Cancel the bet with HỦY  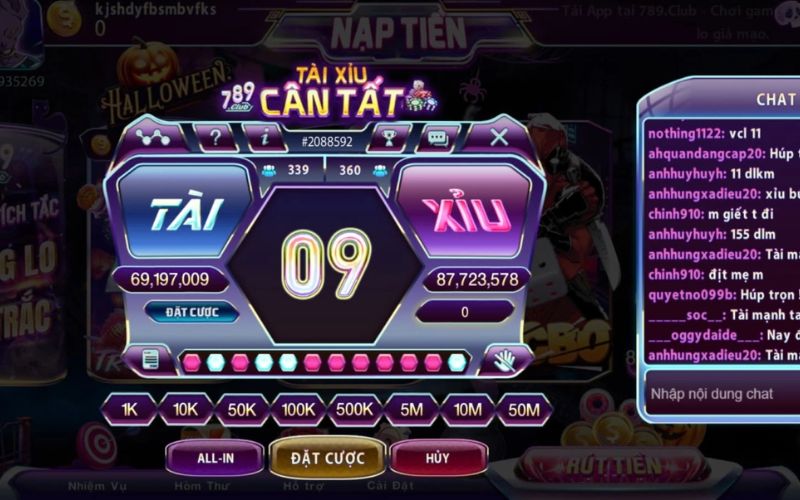click(x=437, y=458)
